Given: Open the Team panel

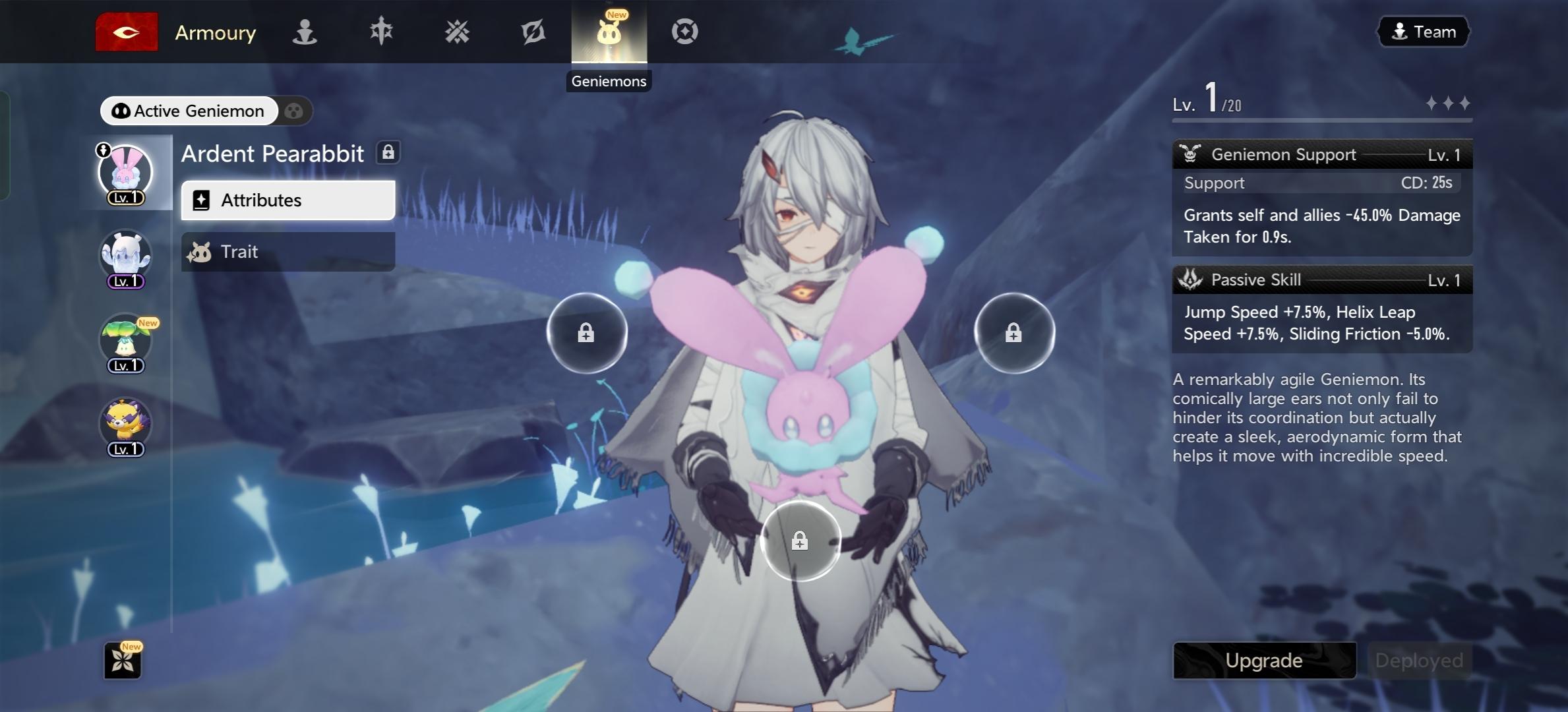Looking at the screenshot, I should (x=1424, y=32).
